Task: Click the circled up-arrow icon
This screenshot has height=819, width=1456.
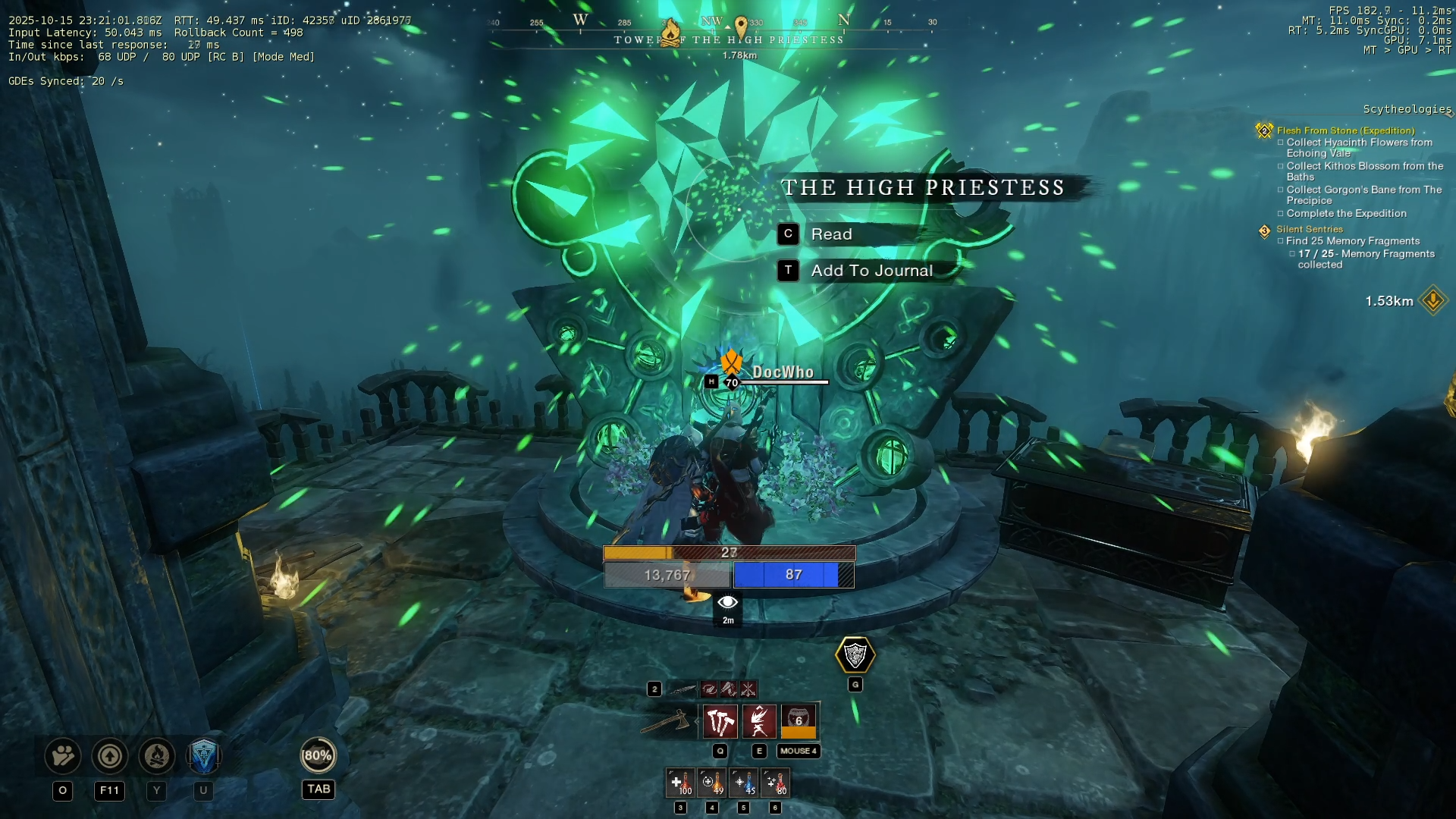Action: pos(110,756)
